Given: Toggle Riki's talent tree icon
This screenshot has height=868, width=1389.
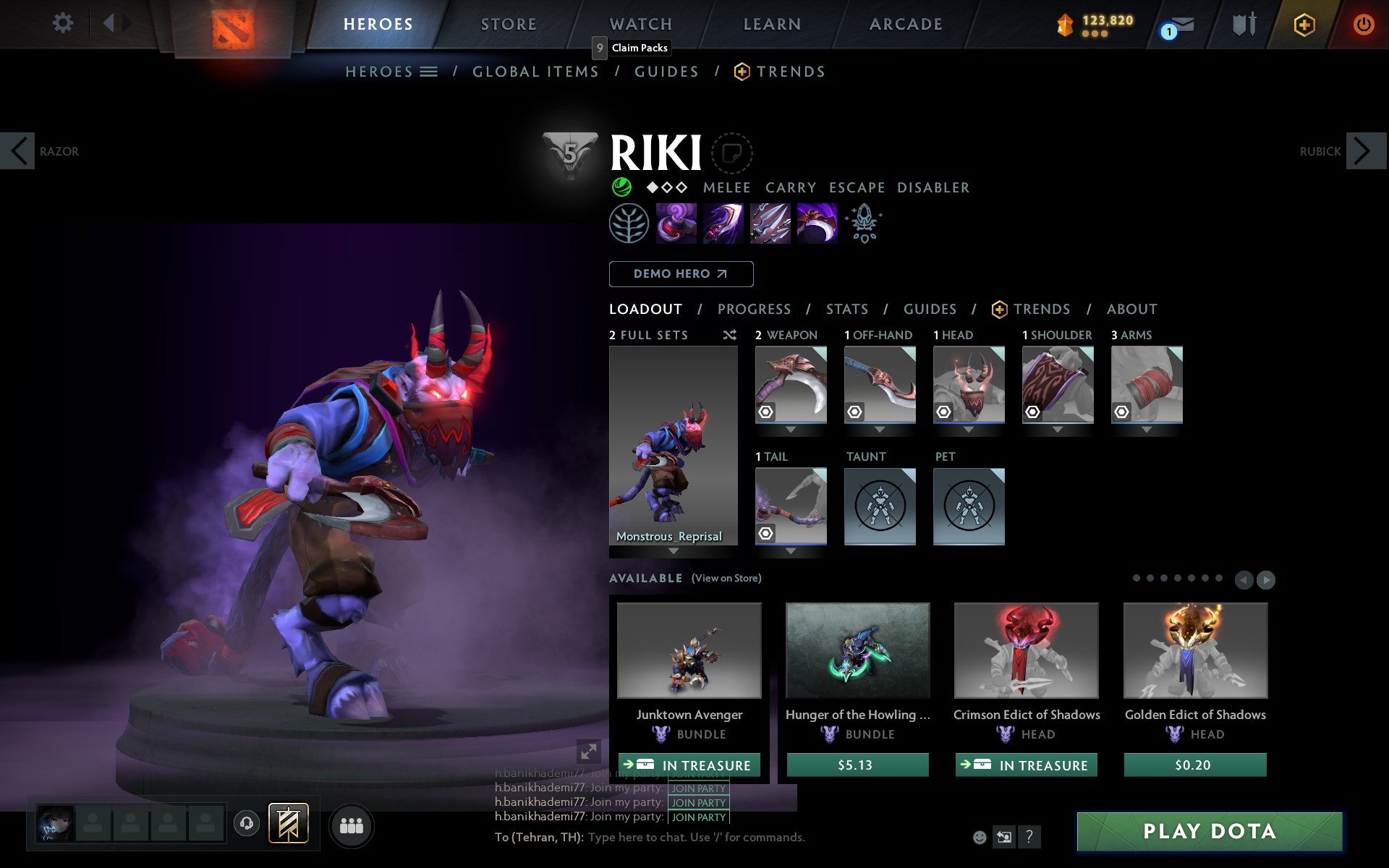Looking at the screenshot, I should [x=629, y=224].
